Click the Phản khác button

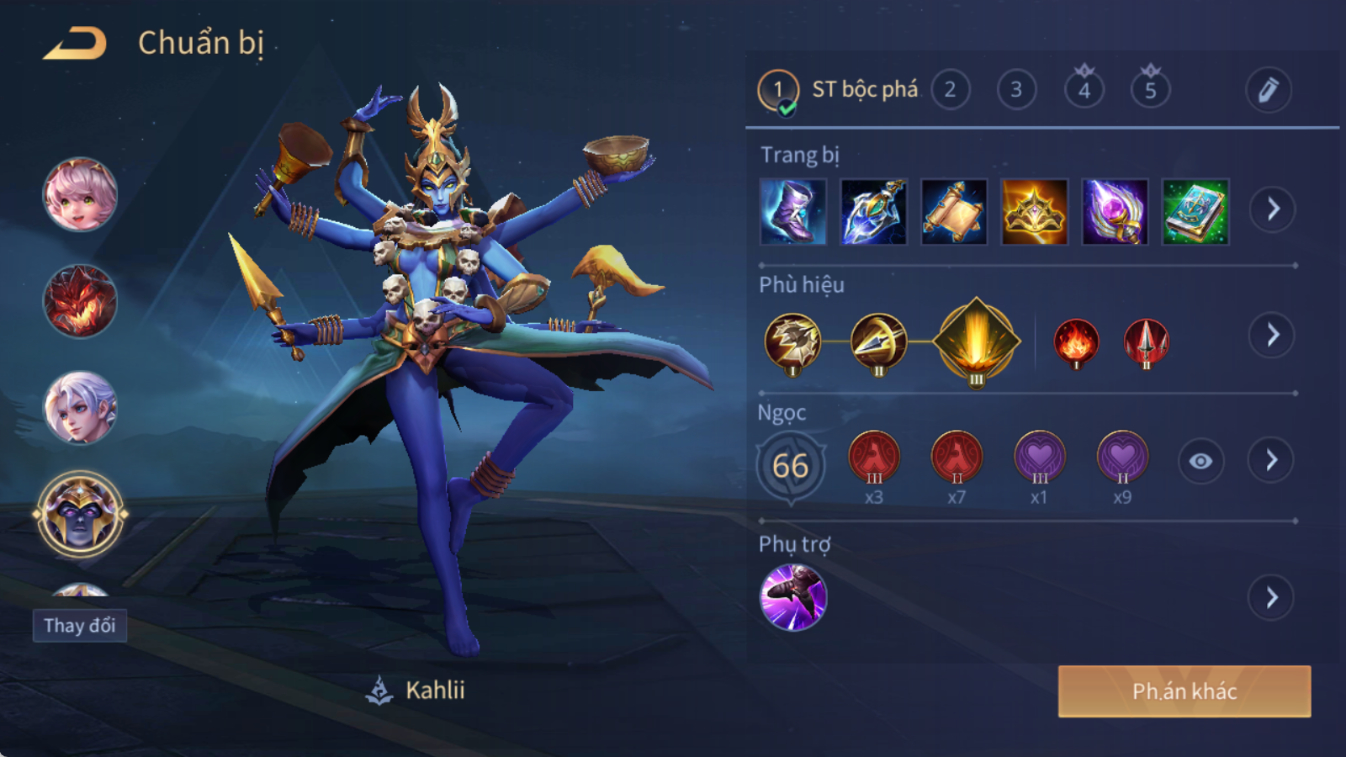click(1184, 692)
